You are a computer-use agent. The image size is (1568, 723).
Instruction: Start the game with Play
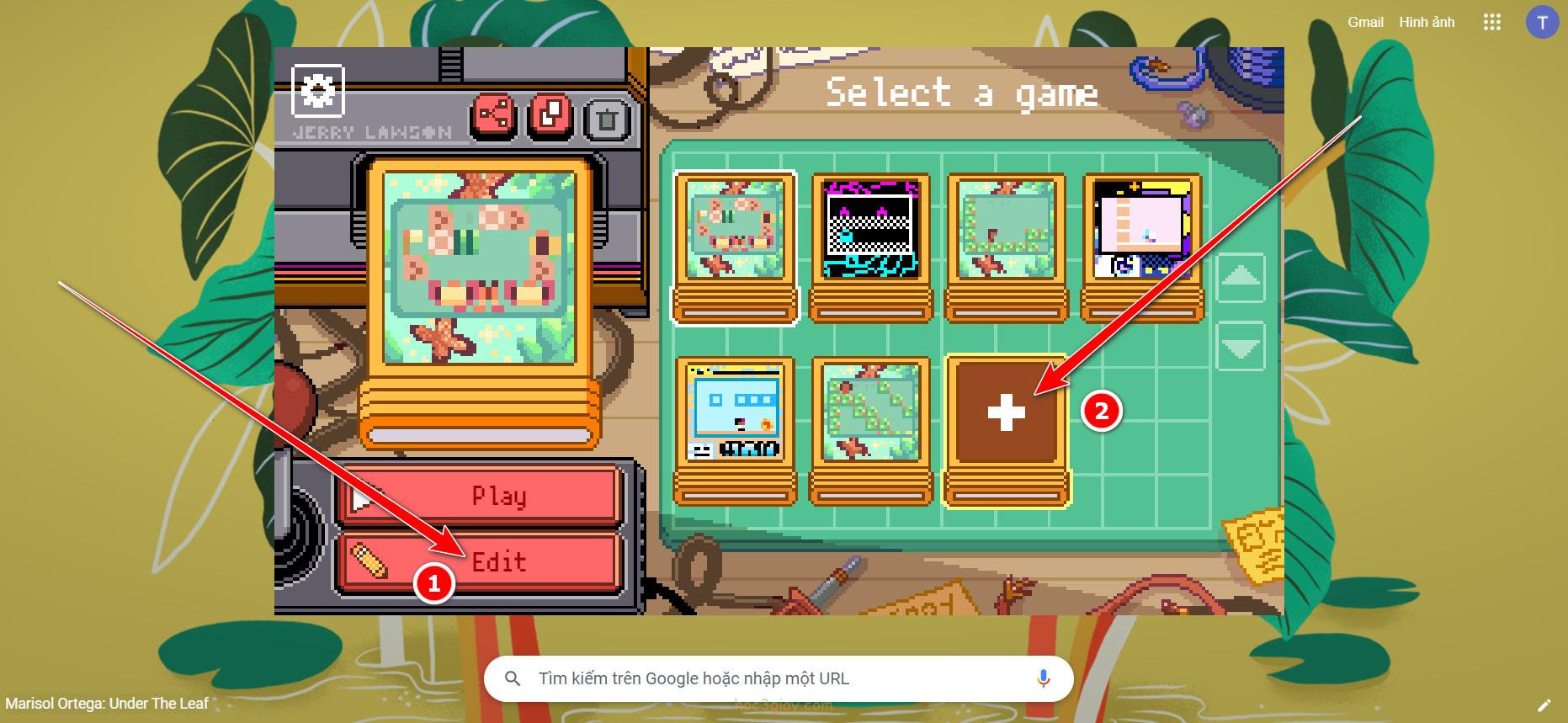[x=479, y=497]
